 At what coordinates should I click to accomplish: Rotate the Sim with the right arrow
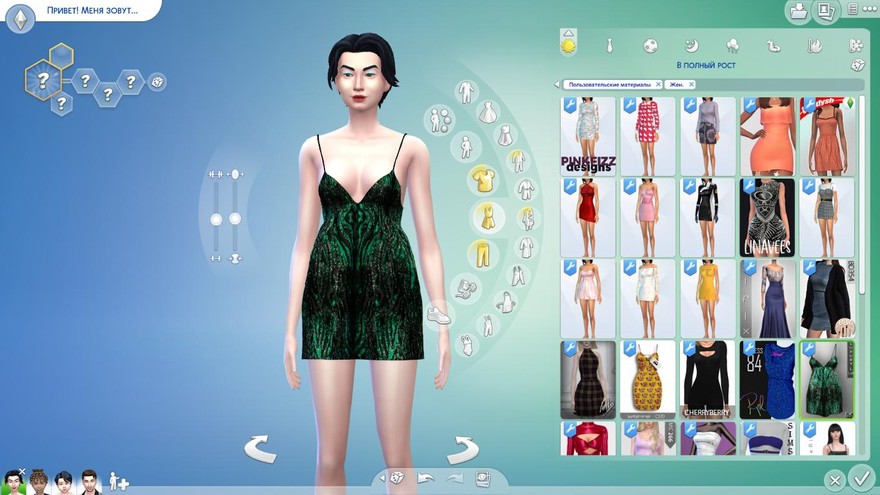pyautogui.click(x=462, y=449)
